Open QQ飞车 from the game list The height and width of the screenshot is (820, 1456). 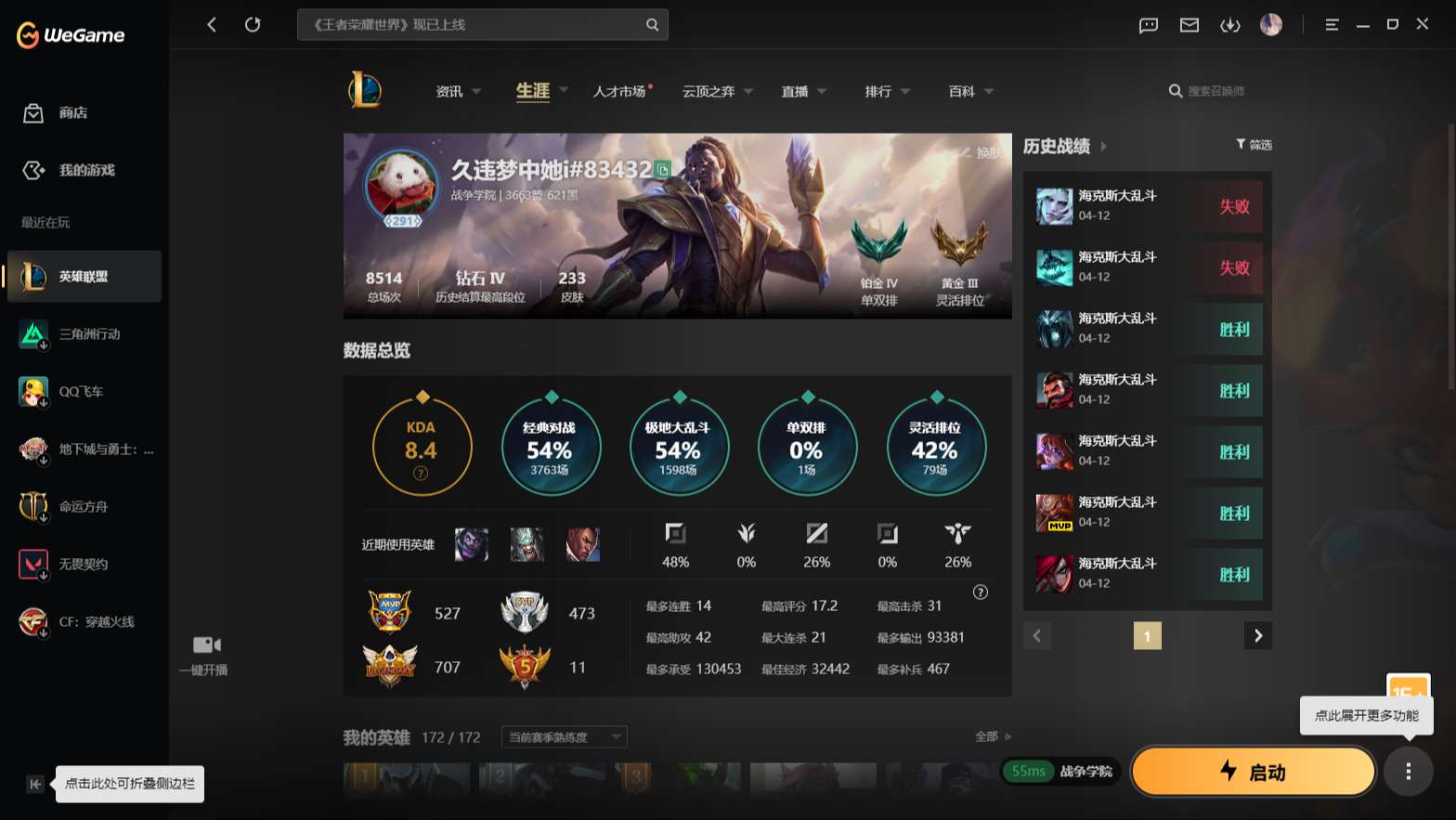tap(84, 391)
